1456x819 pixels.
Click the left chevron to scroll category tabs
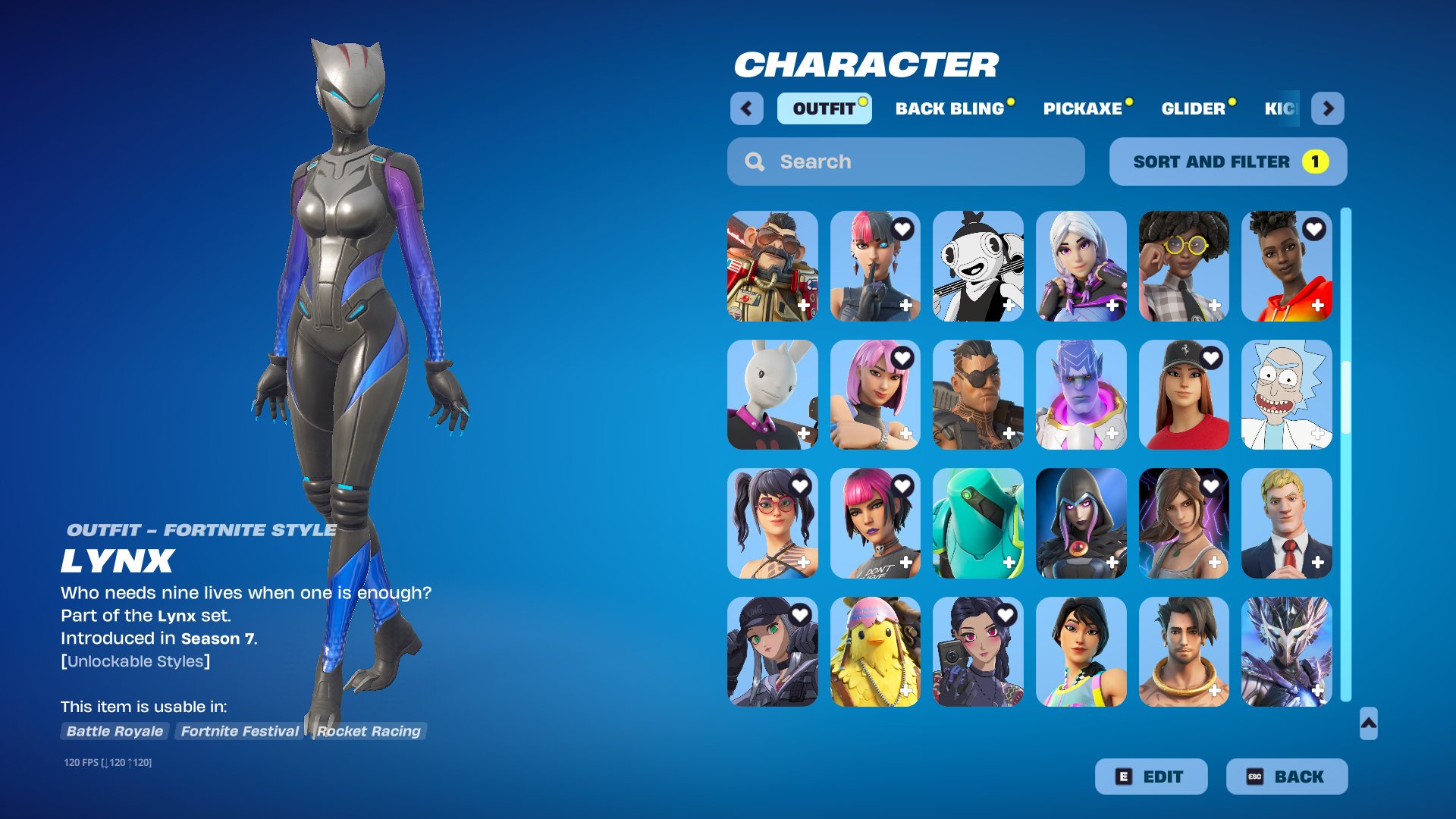pyautogui.click(x=748, y=108)
